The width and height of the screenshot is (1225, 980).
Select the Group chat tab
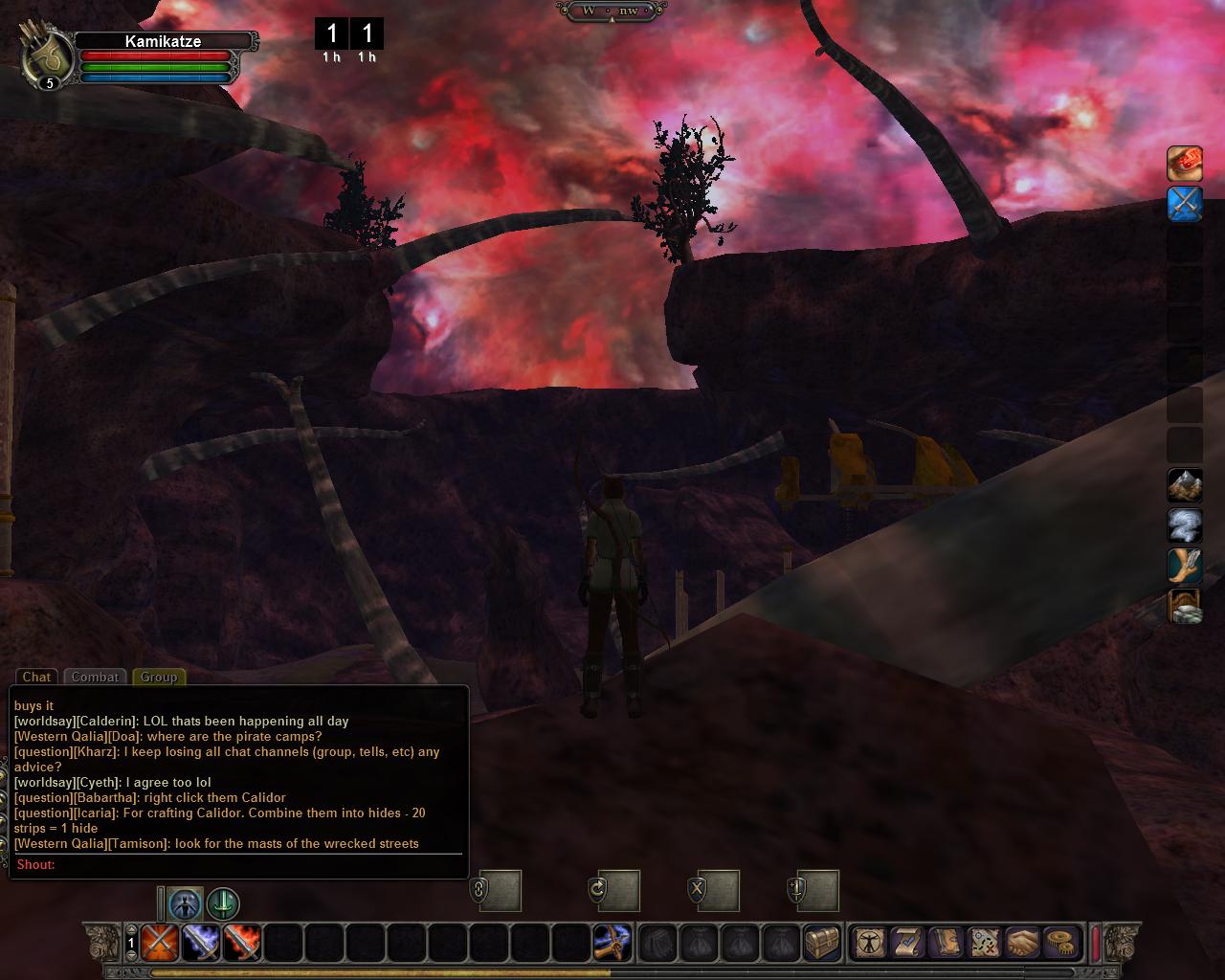pyautogui.click(x=158, y=677)
